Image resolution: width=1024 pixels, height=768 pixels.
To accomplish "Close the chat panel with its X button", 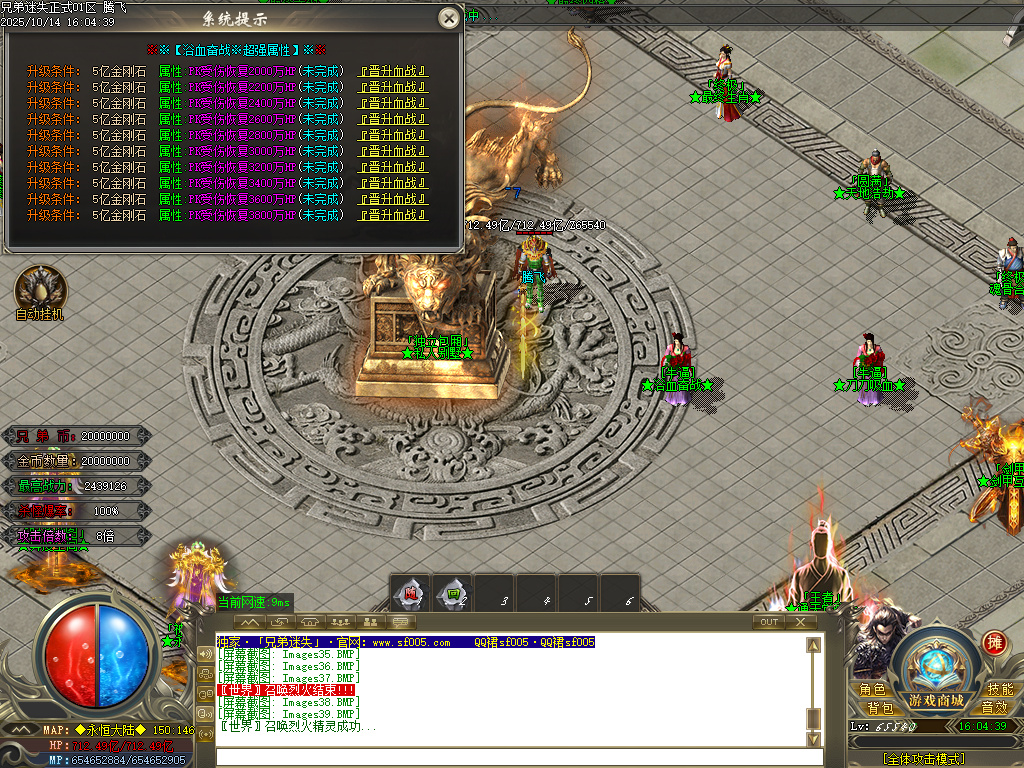I will (800, 622).
